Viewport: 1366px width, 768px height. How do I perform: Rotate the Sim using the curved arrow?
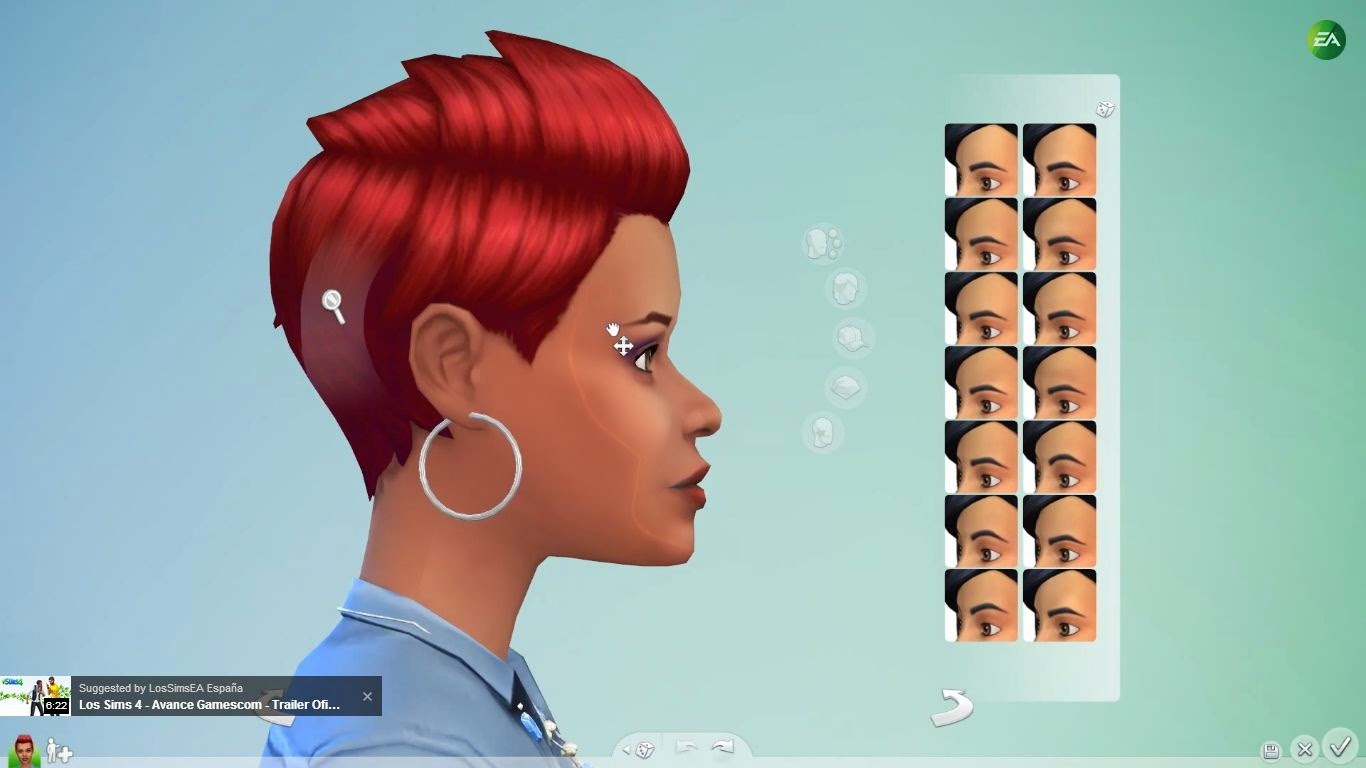click(x=953, y=707)
